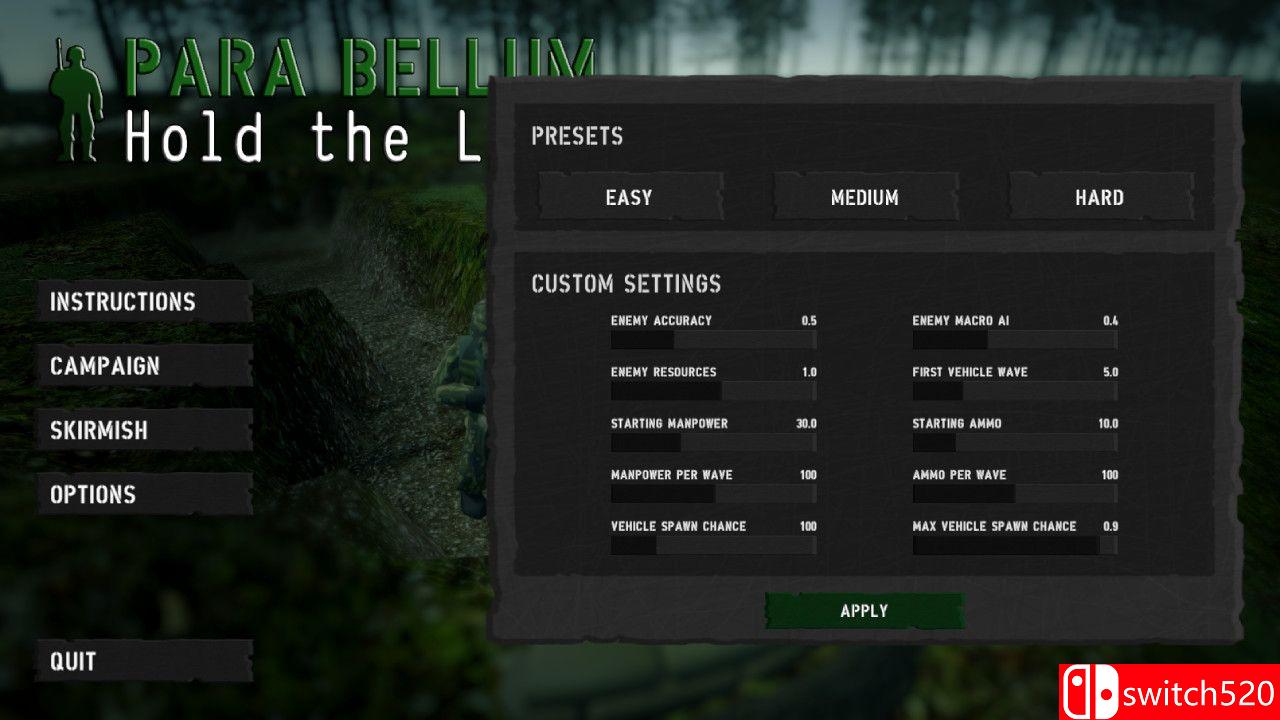The image size is (1280, 720).
Task: Adjust the VEHICLE SPAWN CHANCE slider
Action: pyautogui.click(x=713, y=545)
